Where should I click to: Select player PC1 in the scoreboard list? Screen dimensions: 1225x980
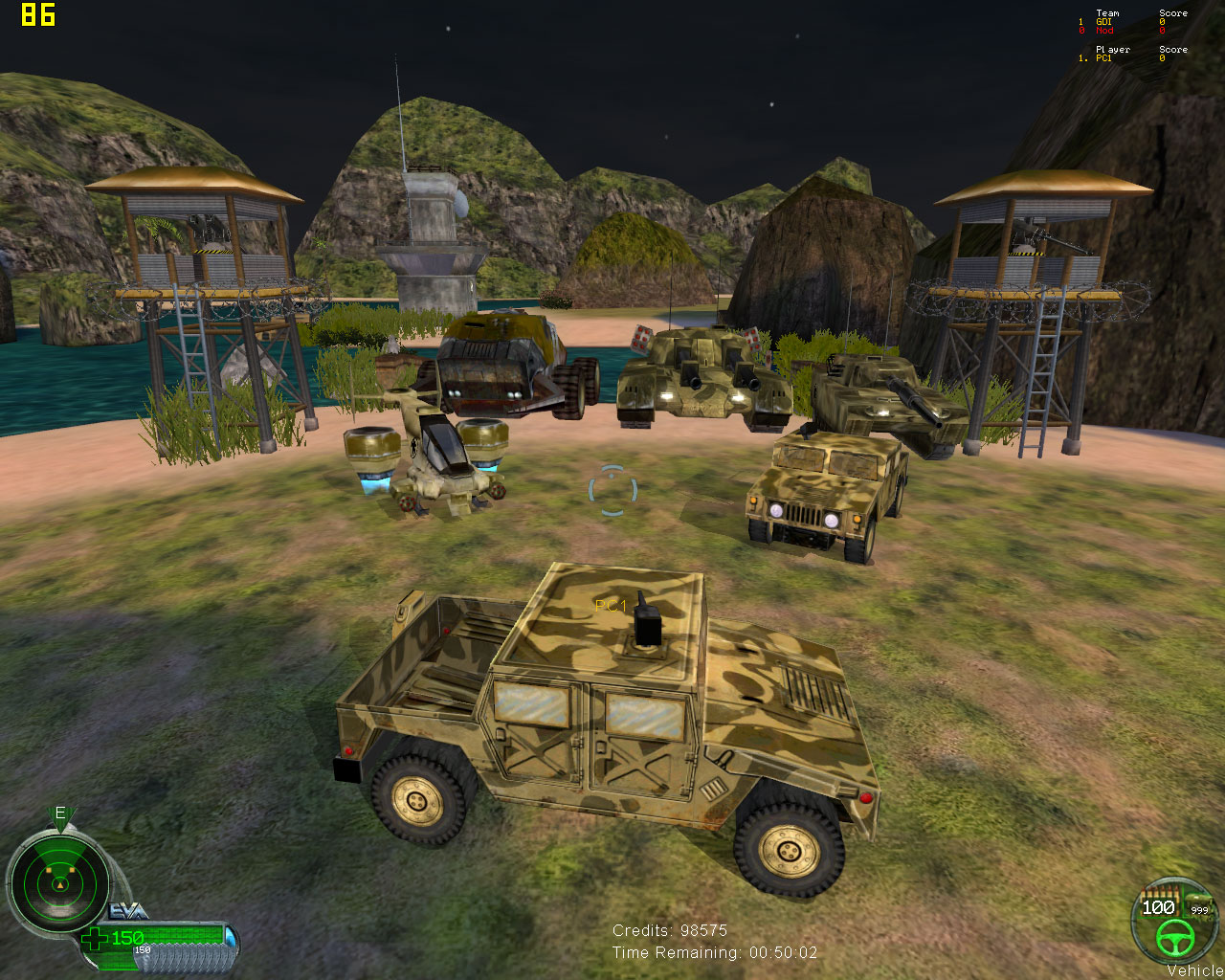[1103, 58]
